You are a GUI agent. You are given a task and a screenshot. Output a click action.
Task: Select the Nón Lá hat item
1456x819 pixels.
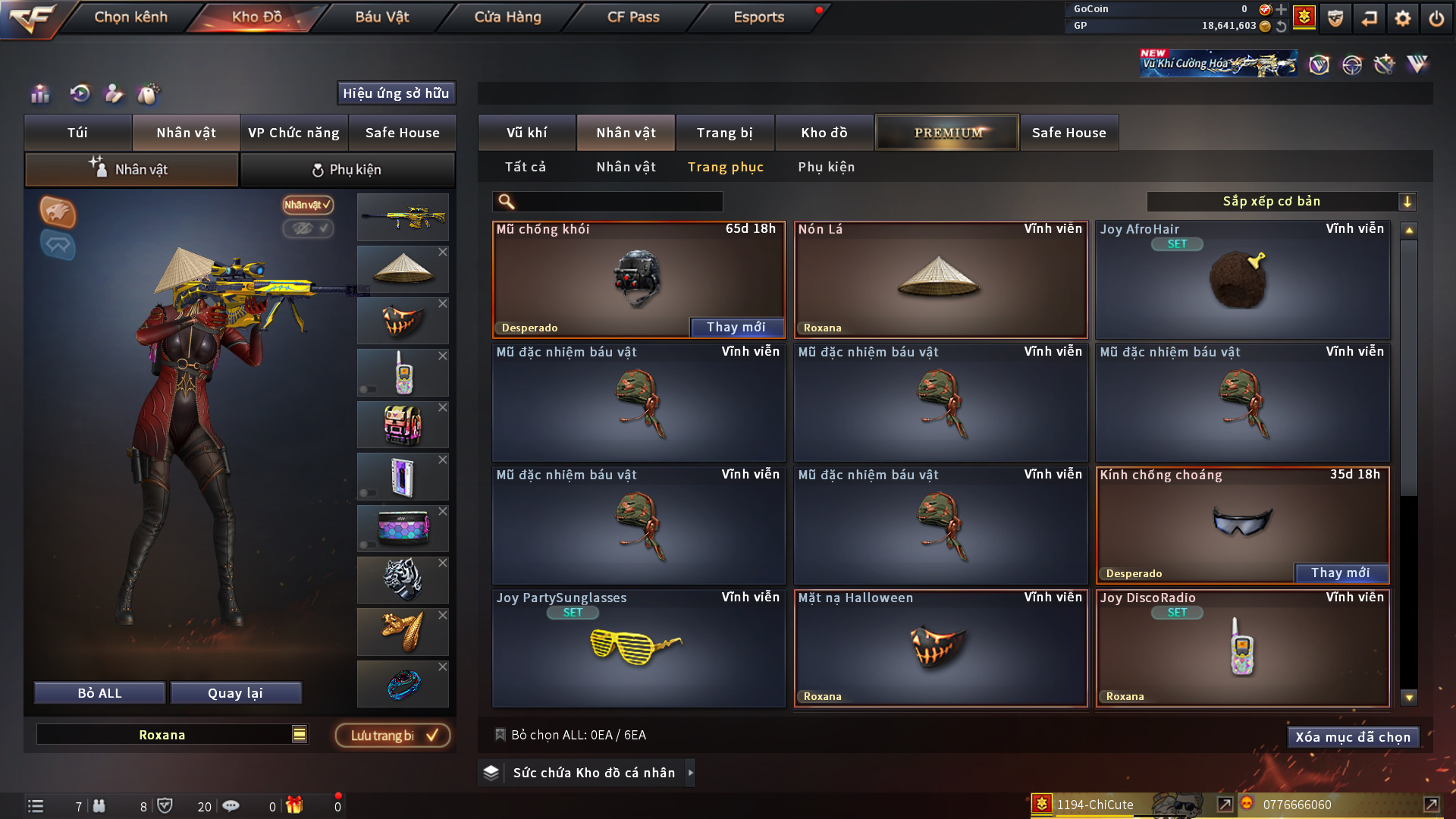coord(940,280)
